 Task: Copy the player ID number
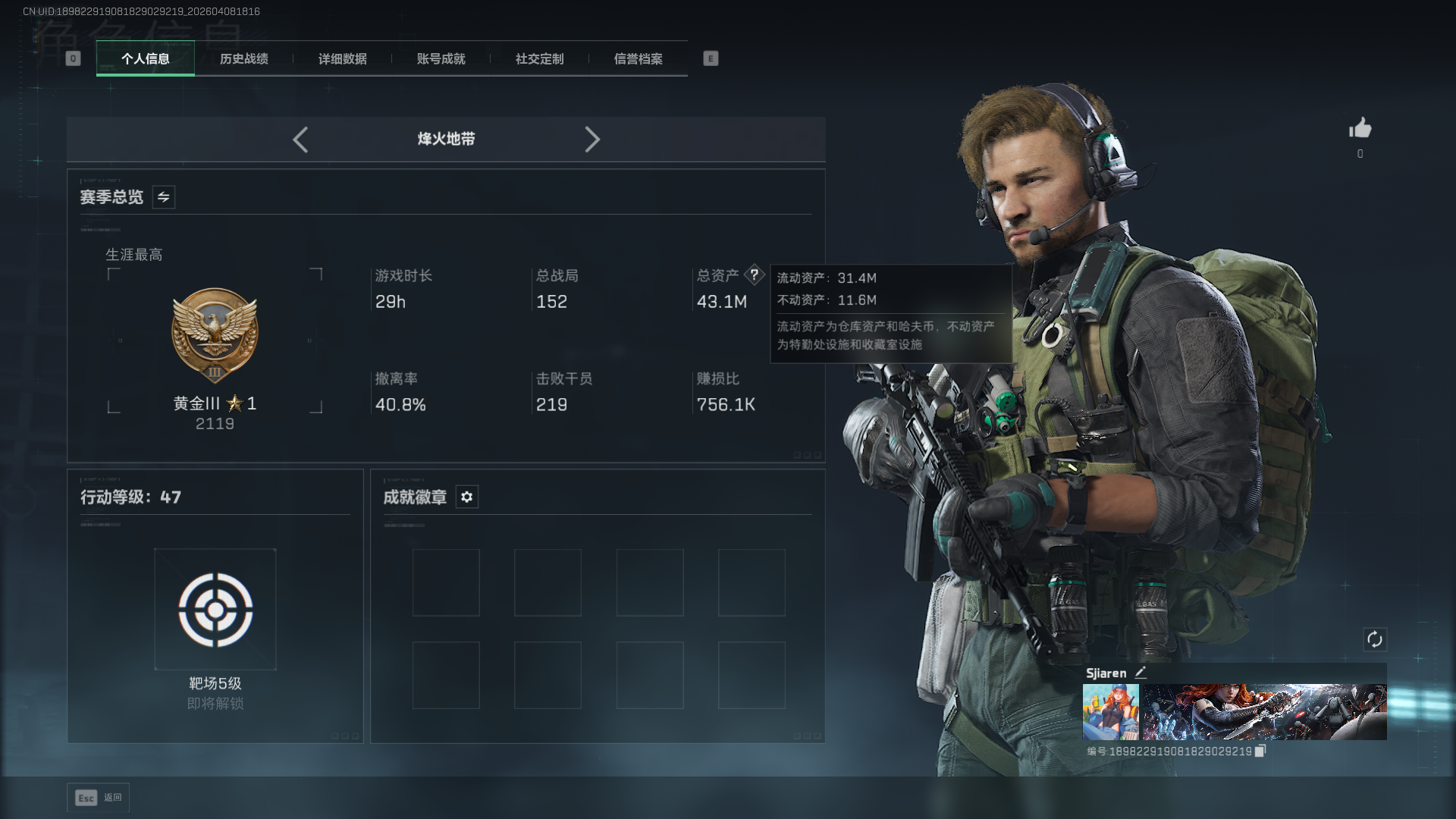point(1260,751)
